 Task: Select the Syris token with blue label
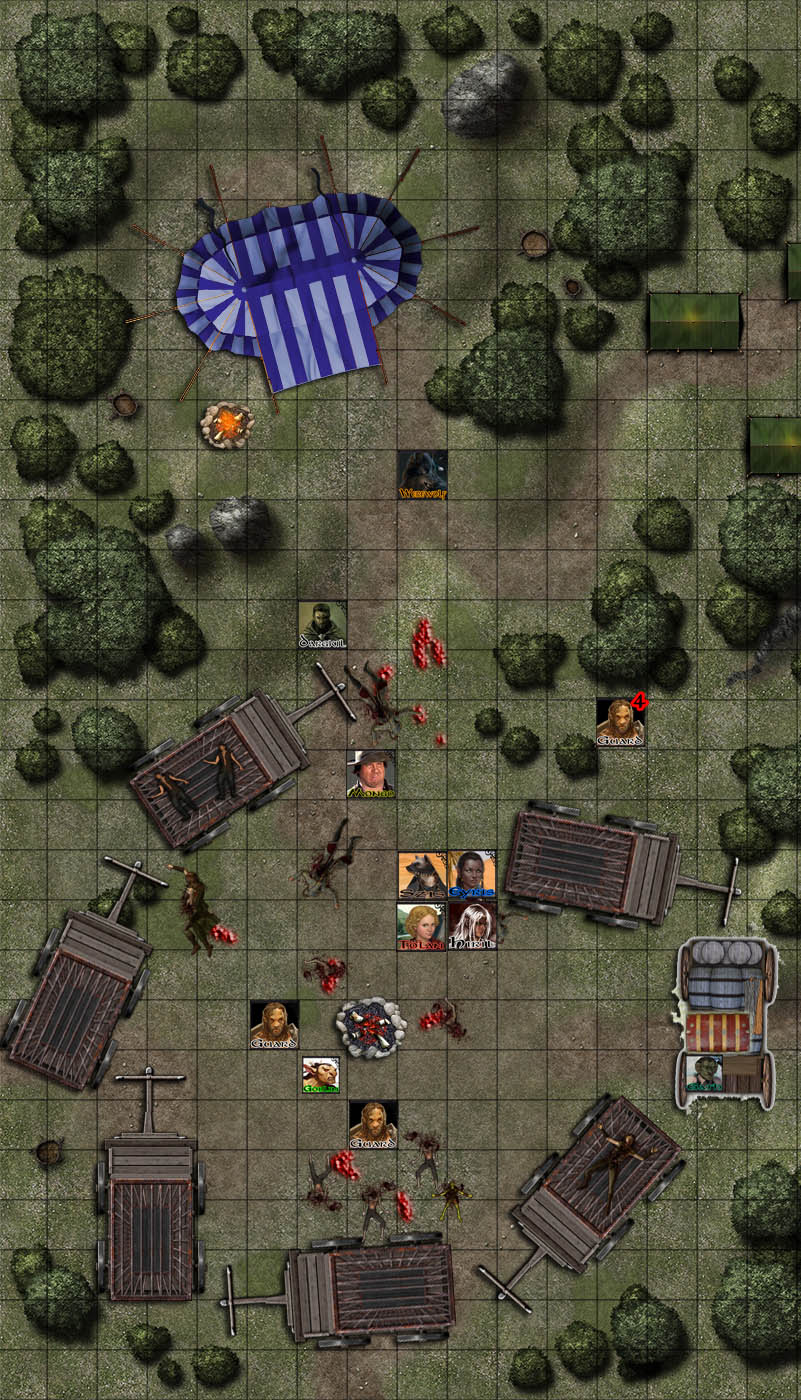[x=471, y=874]
